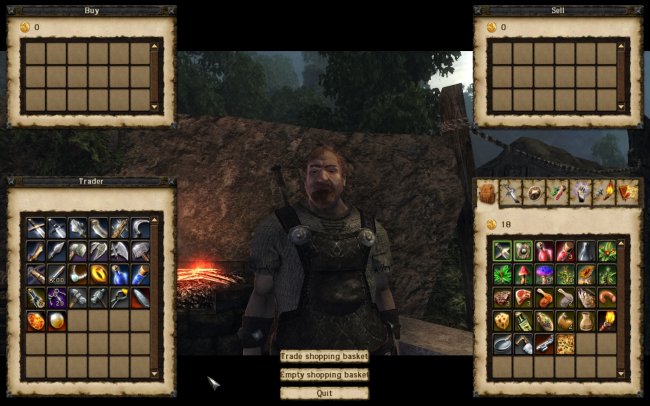Switch to the glowing hand magic tab

(x=579, y=193)
